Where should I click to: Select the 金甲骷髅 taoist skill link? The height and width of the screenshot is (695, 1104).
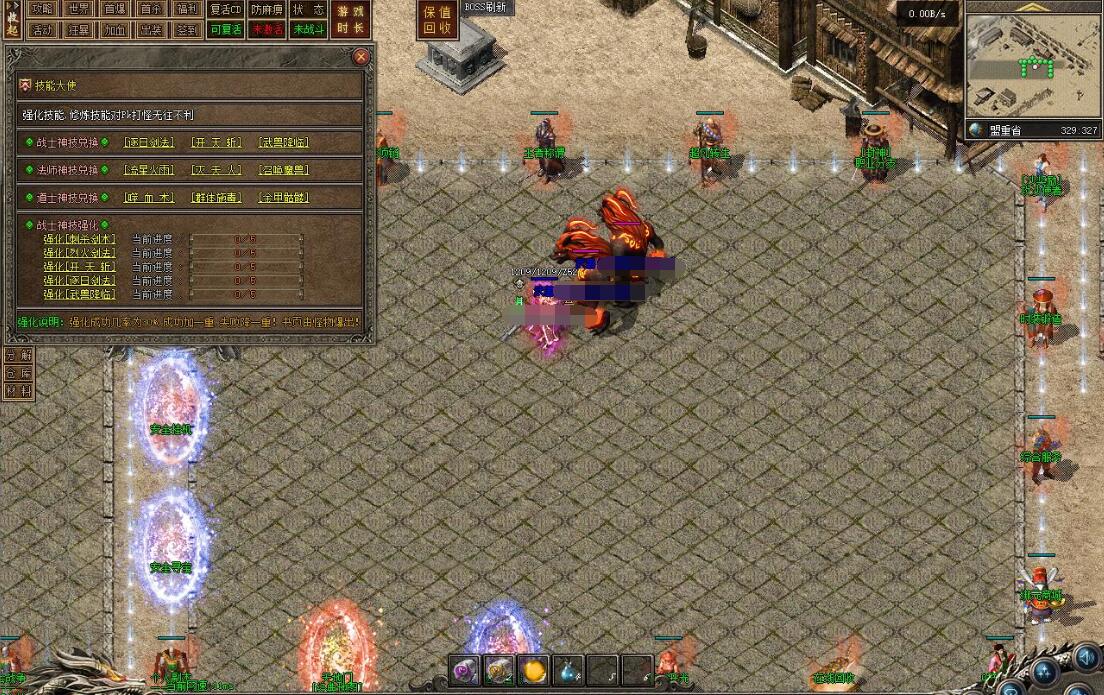tap(284, 198)
